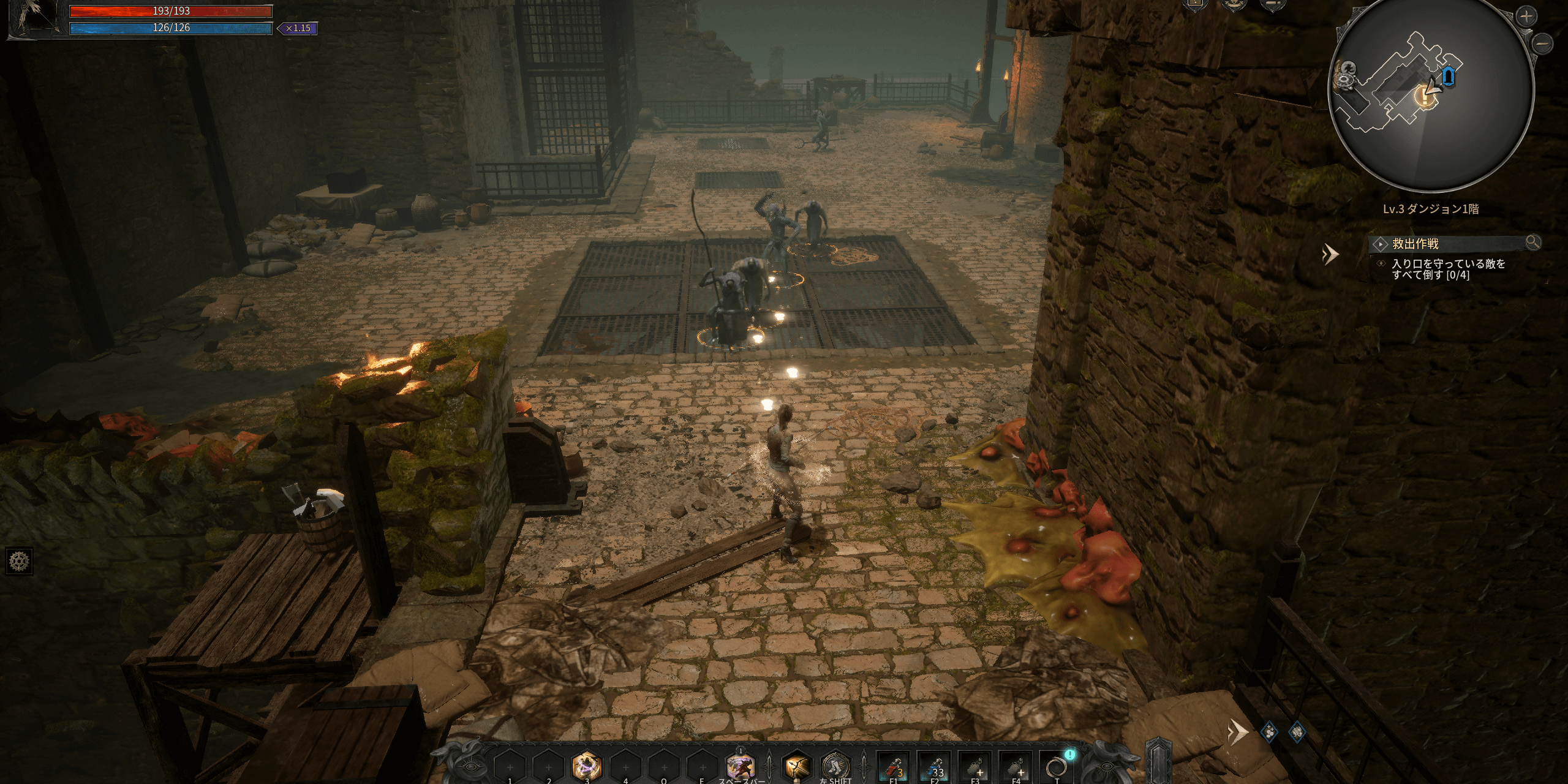Use the dash skill bound to spacebar
The height and width of the screenshot is (784, 1568).
click(x=741, y=766)
